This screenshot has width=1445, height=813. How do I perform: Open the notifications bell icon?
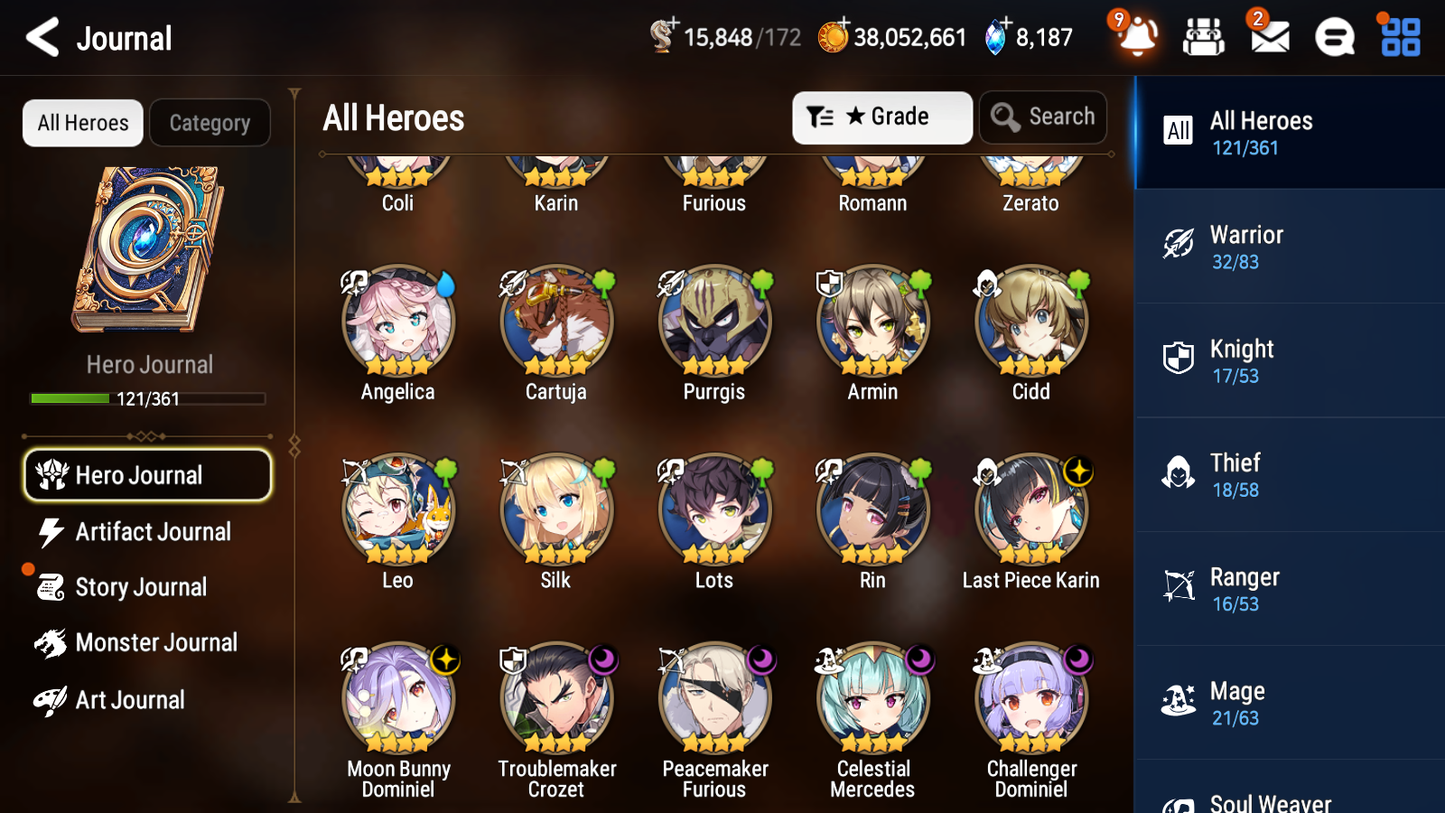click(1135, 37)
